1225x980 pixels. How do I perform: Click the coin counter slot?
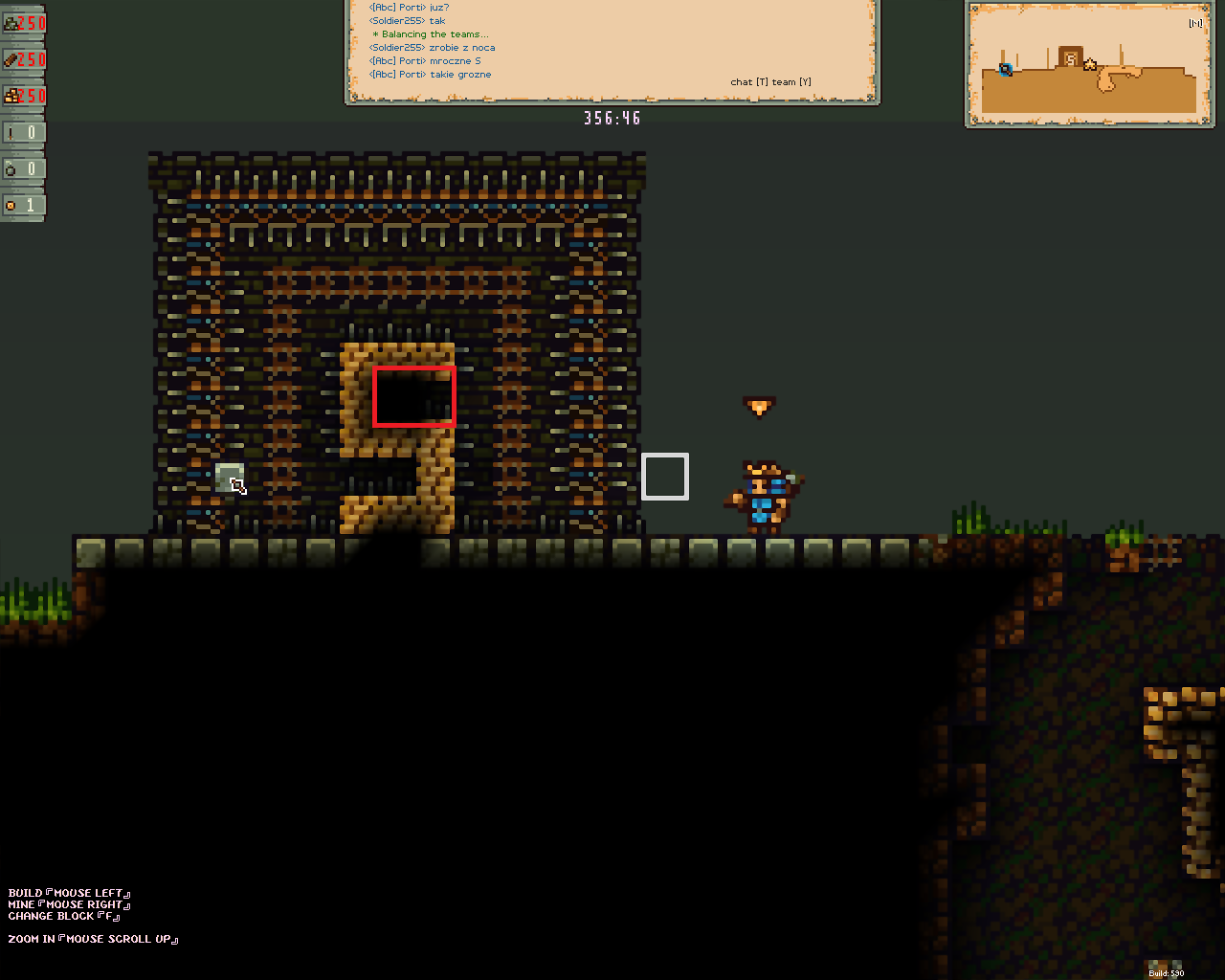22,205
